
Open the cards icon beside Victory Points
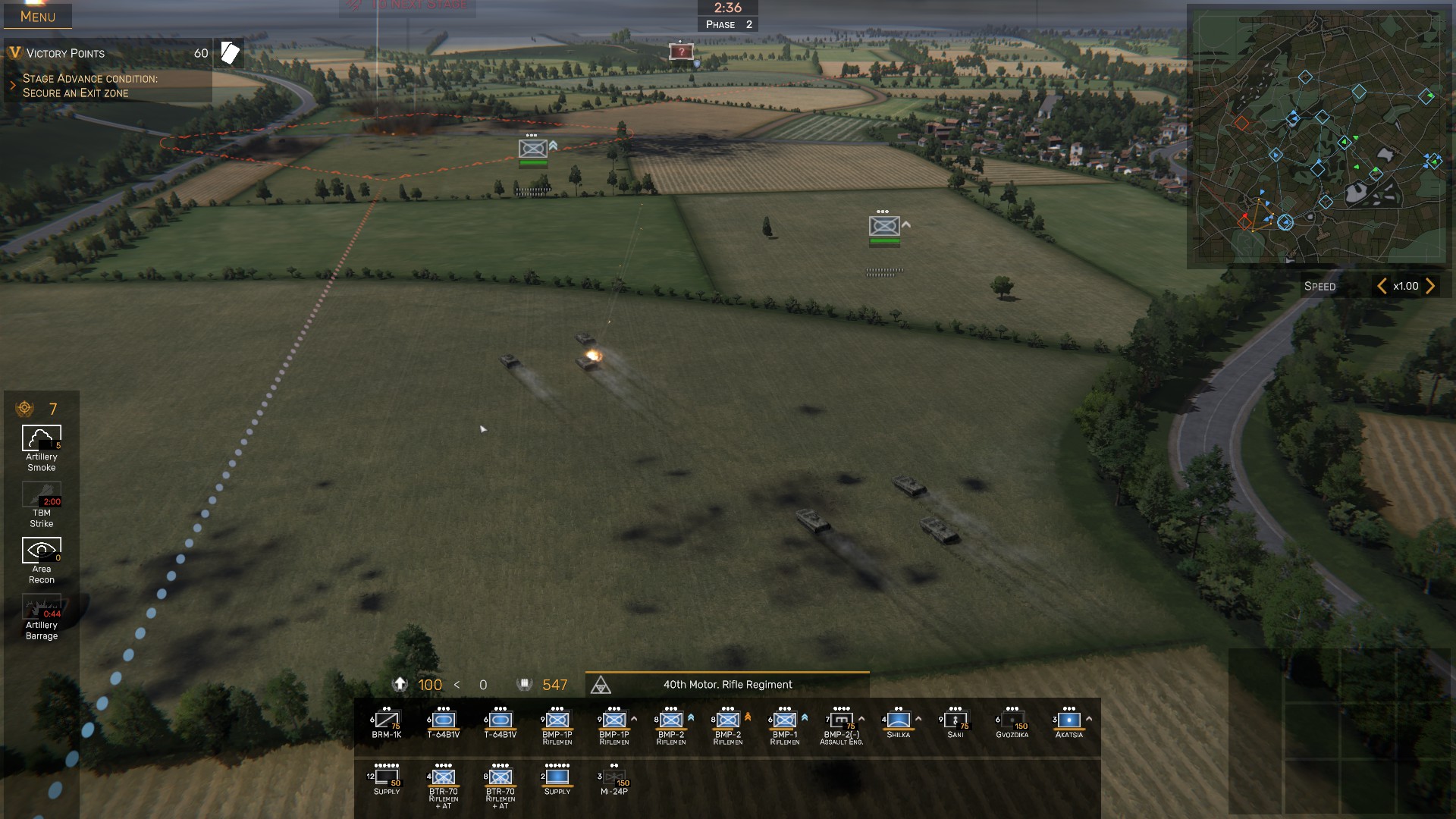coord(230,53)
